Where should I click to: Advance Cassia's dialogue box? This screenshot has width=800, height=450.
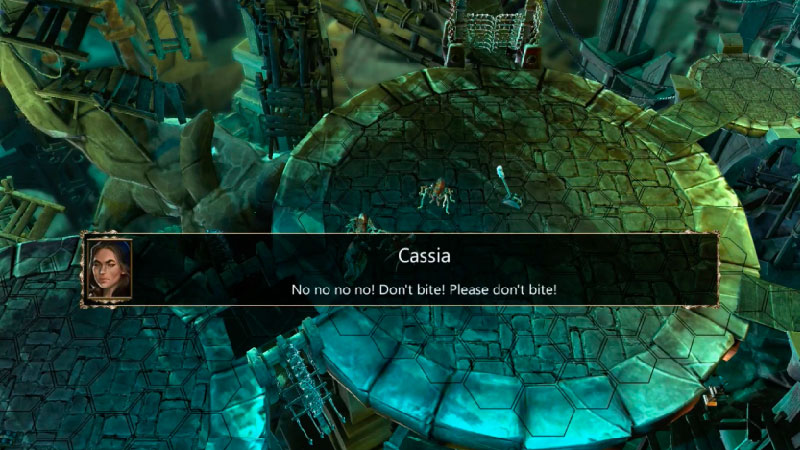[x=424, y=271]
